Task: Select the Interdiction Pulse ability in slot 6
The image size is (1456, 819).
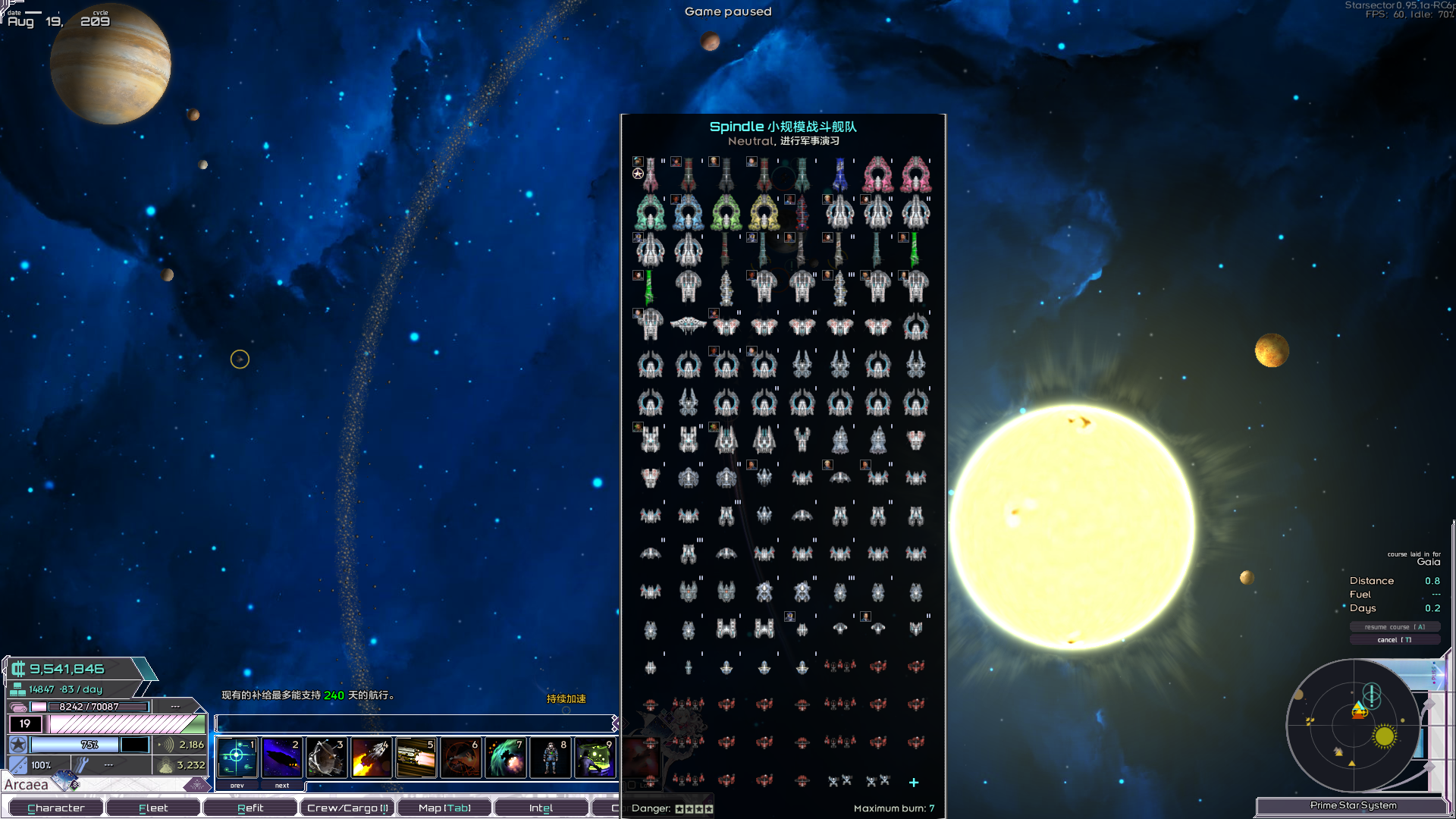Action: click(x=461, y=756)
